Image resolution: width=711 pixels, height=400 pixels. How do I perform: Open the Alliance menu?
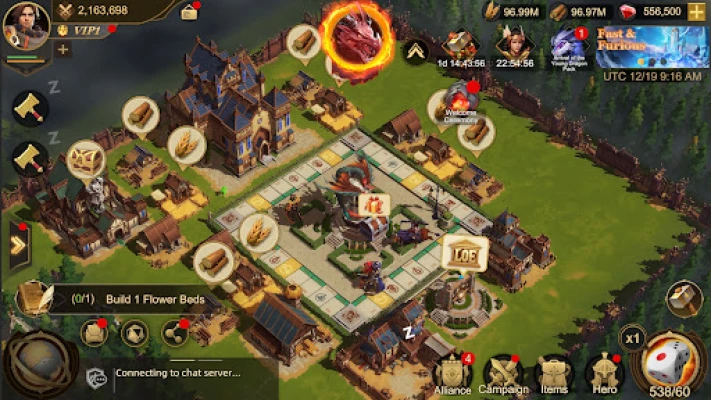pos(452,375)
